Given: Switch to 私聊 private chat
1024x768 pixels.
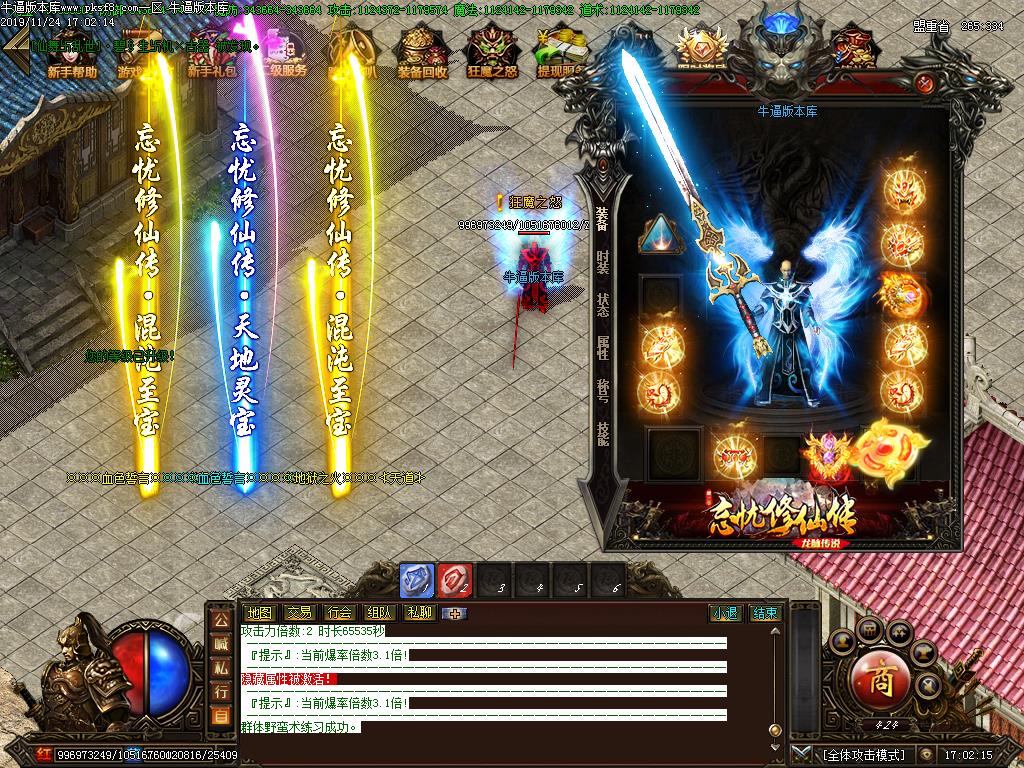Looking at the screenshot, I should [419, 613].
